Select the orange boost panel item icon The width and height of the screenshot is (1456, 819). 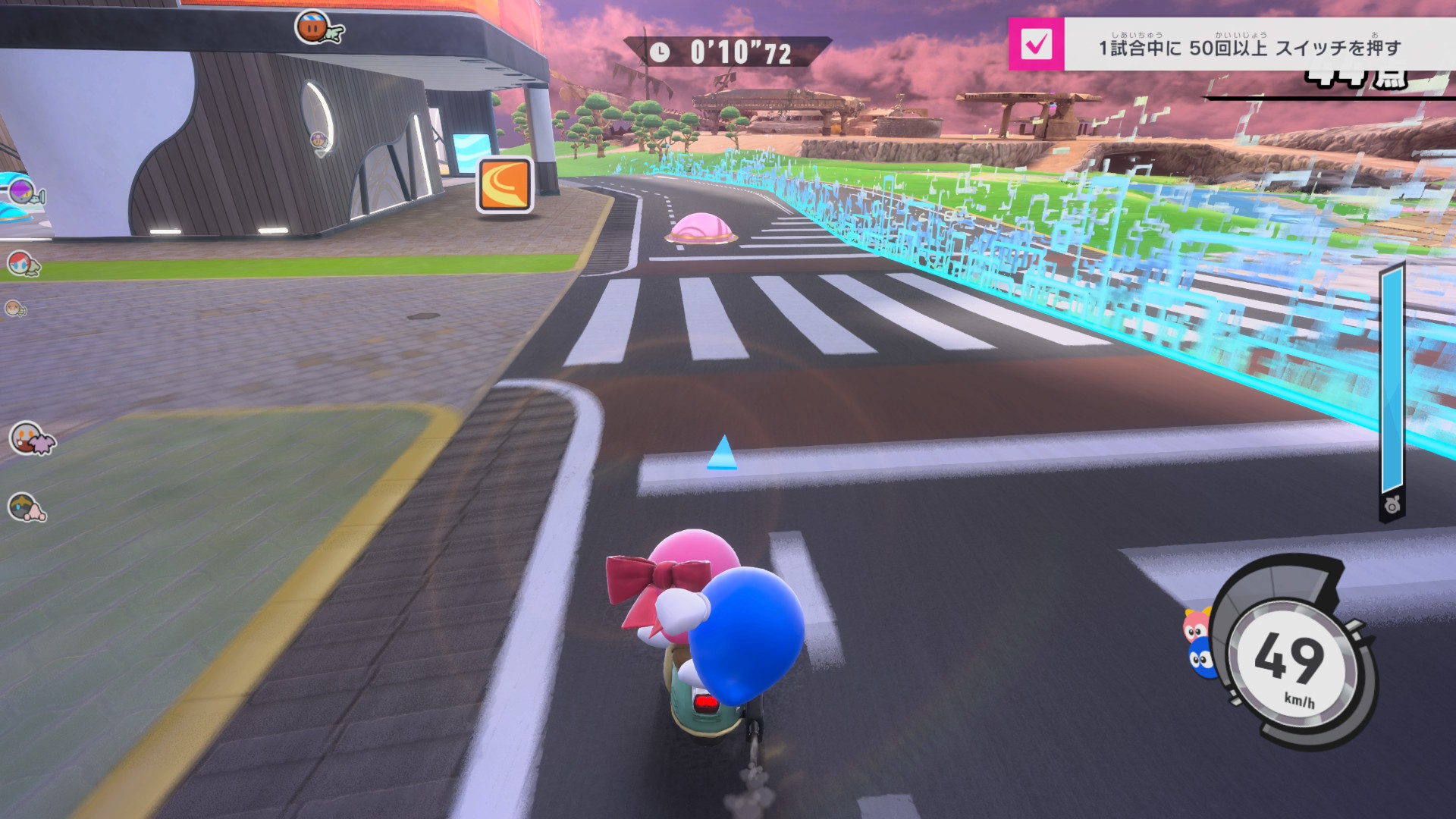[x=505, y=186]
